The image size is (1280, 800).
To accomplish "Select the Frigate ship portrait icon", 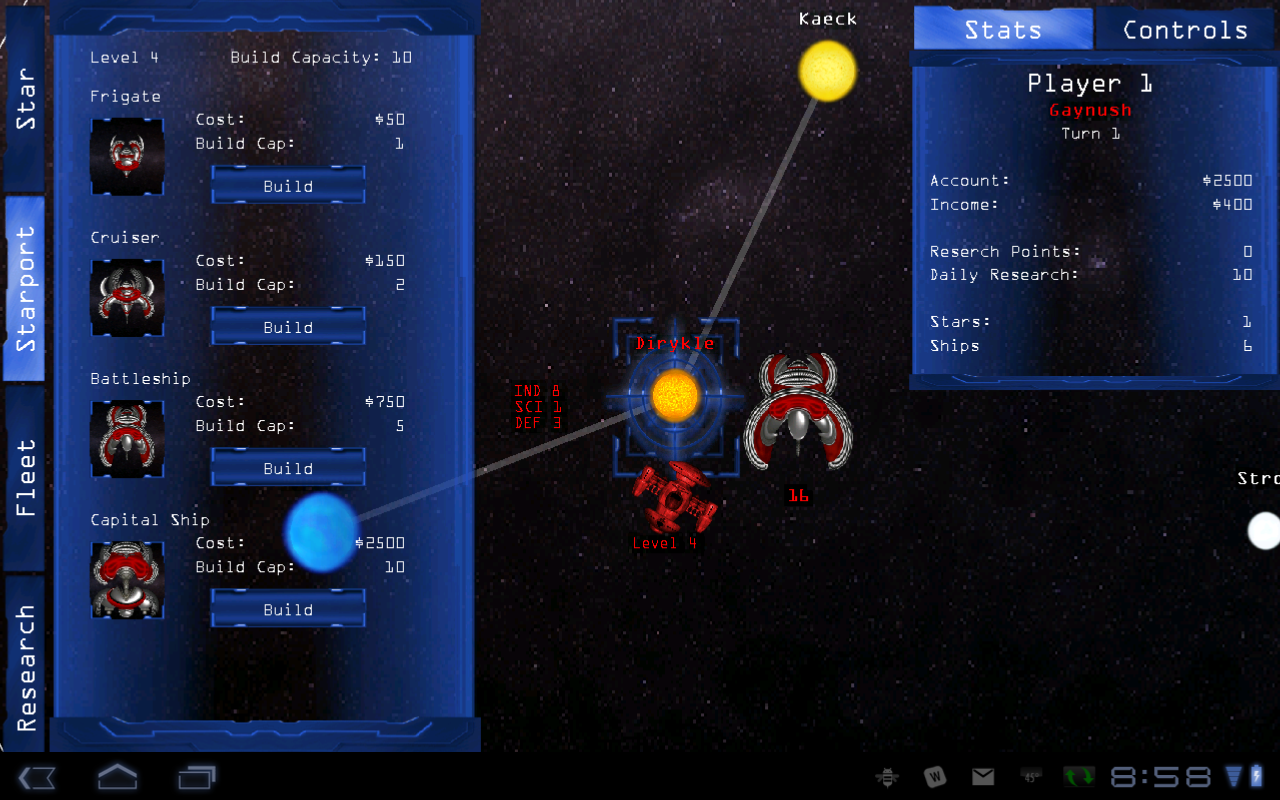I will click(127, 156).
